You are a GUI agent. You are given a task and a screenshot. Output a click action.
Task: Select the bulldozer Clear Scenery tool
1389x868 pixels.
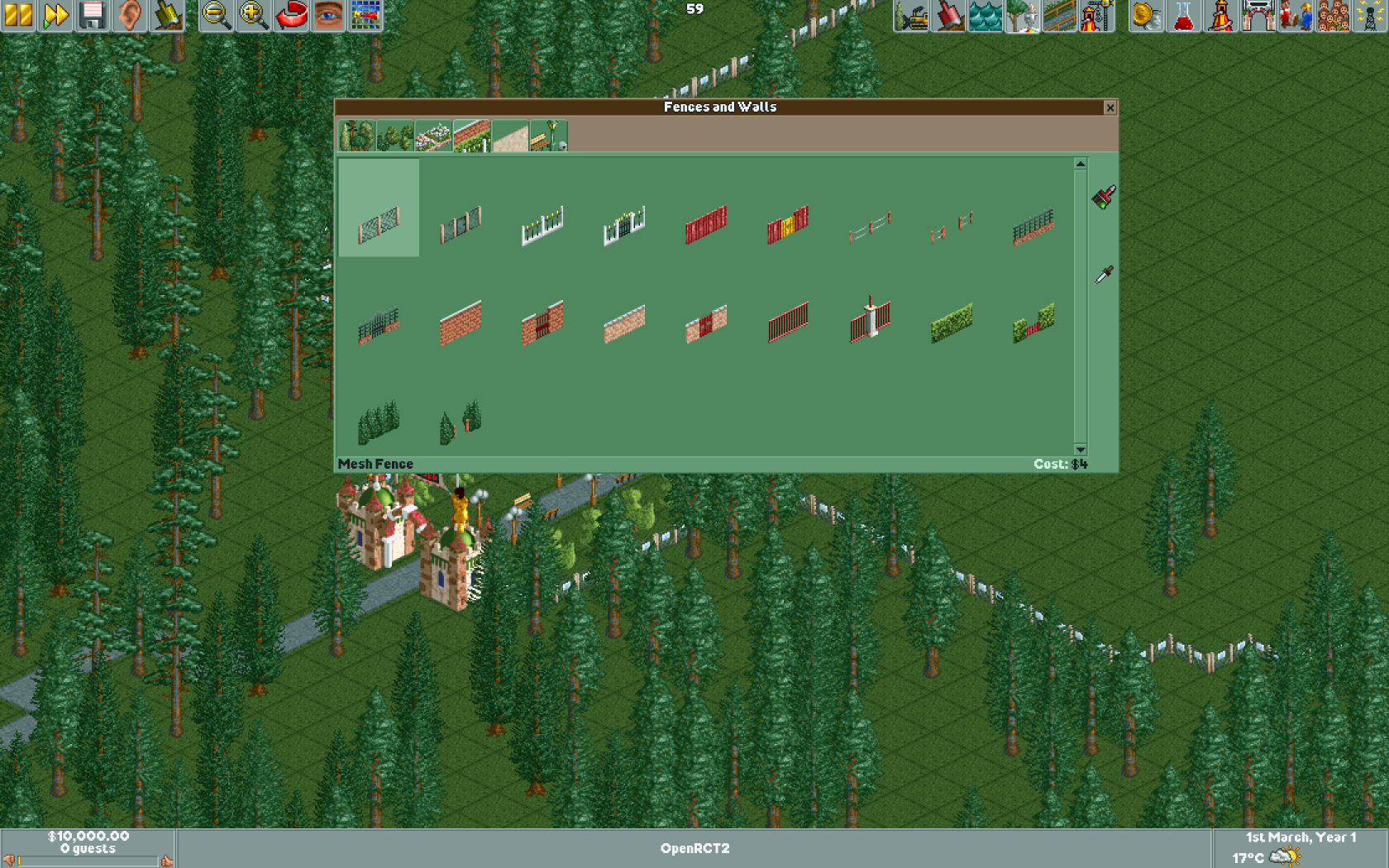[x=910, y=17]
